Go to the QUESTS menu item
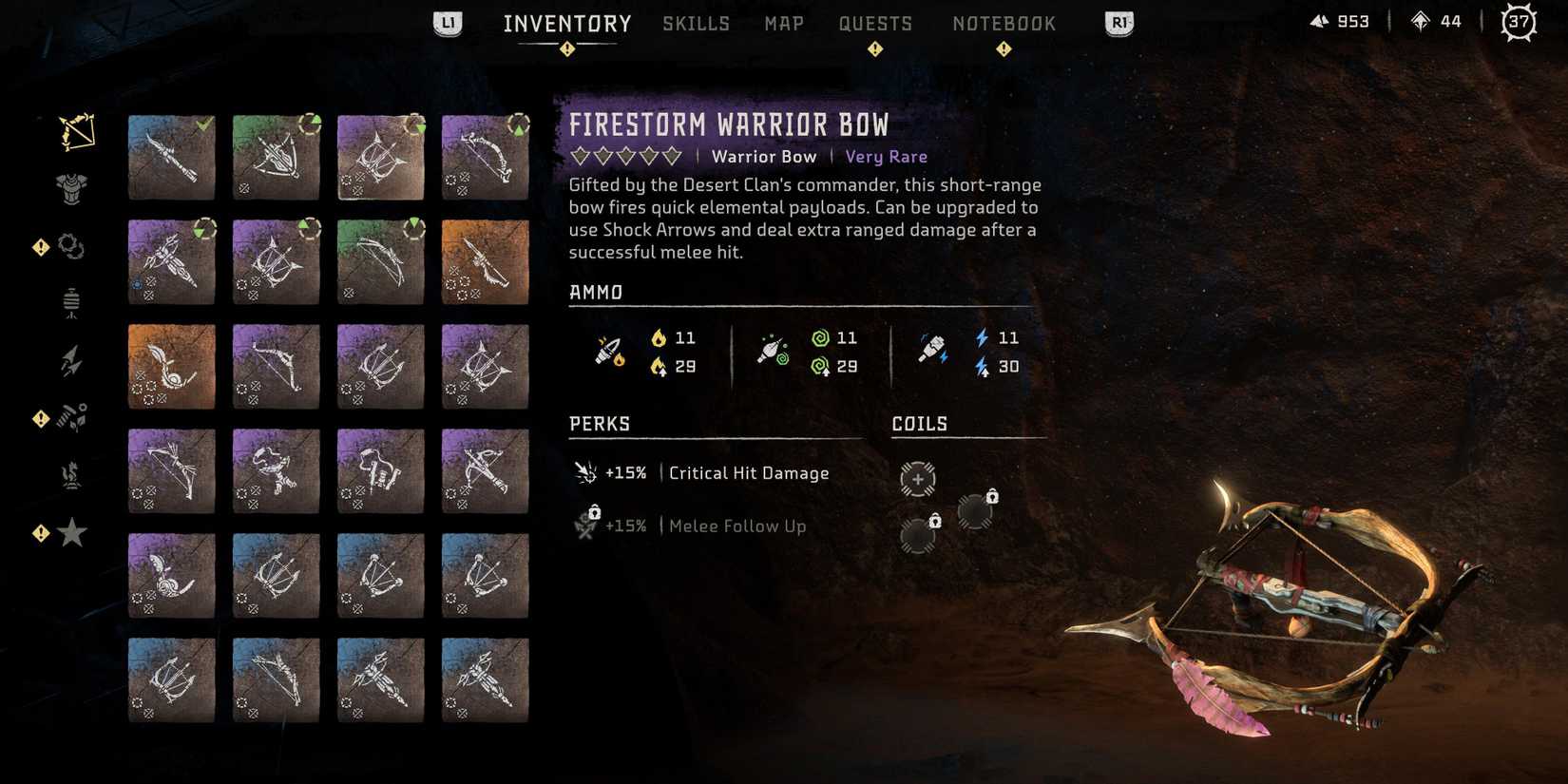Screen dimensions: 1568x784 pos(875,23)
